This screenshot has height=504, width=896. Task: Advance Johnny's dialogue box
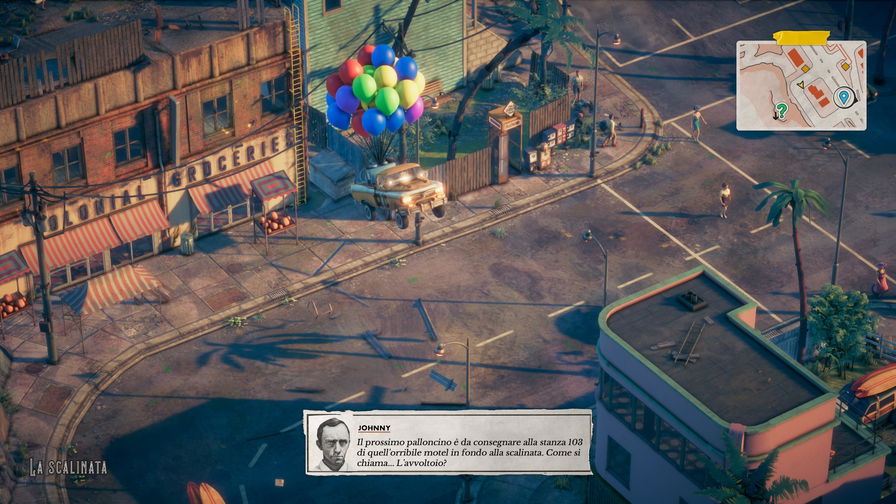coord(448,441)
